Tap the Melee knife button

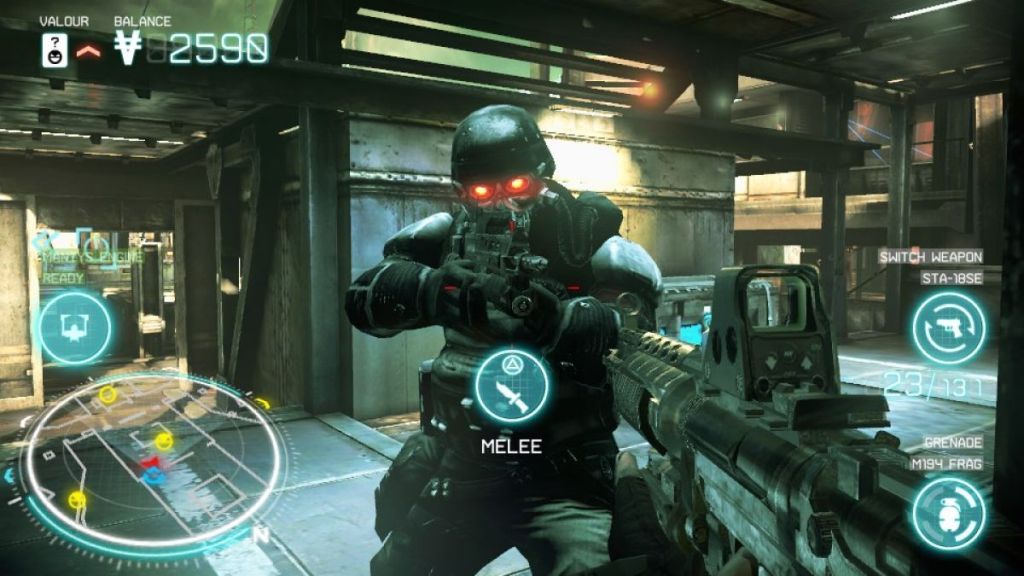pos(512,386)
